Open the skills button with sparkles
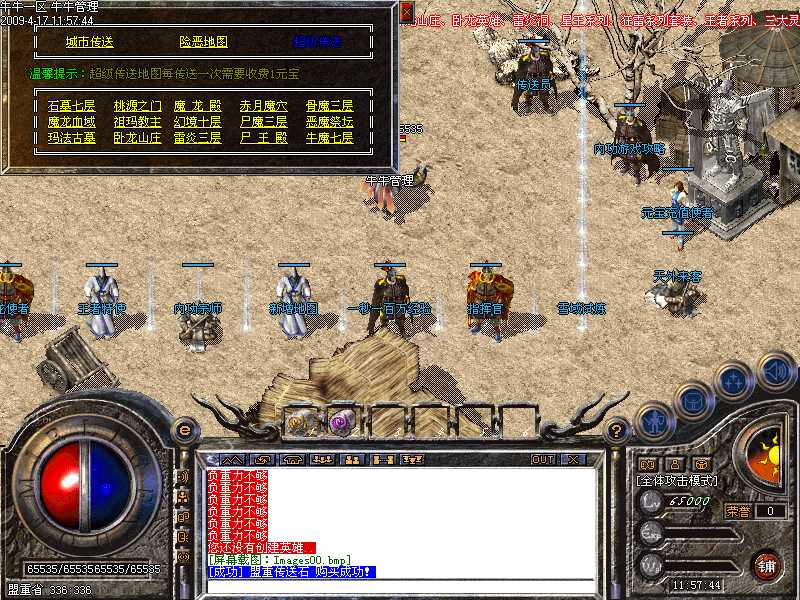 [733, 380]
